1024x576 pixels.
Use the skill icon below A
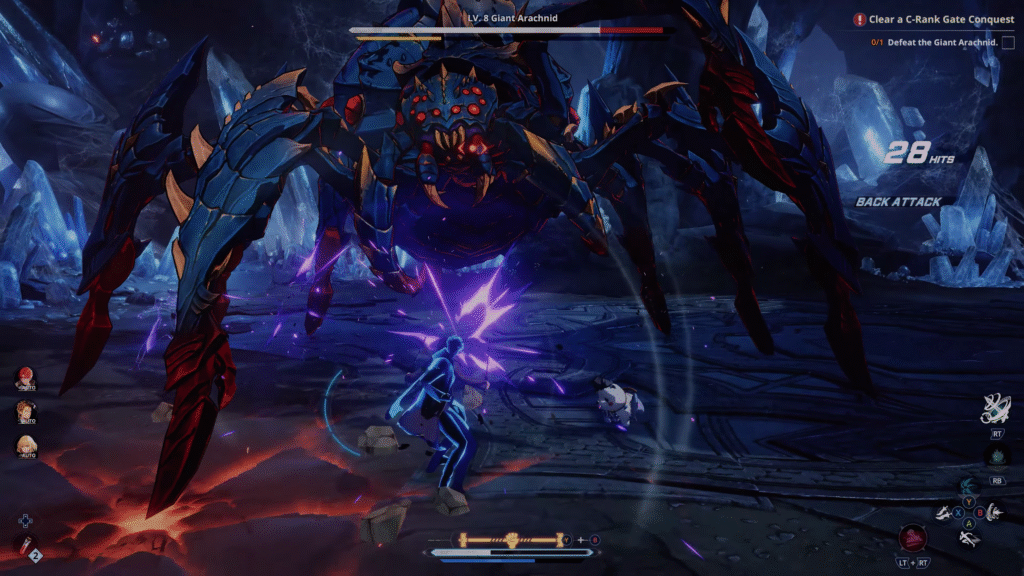click(968, 538)
